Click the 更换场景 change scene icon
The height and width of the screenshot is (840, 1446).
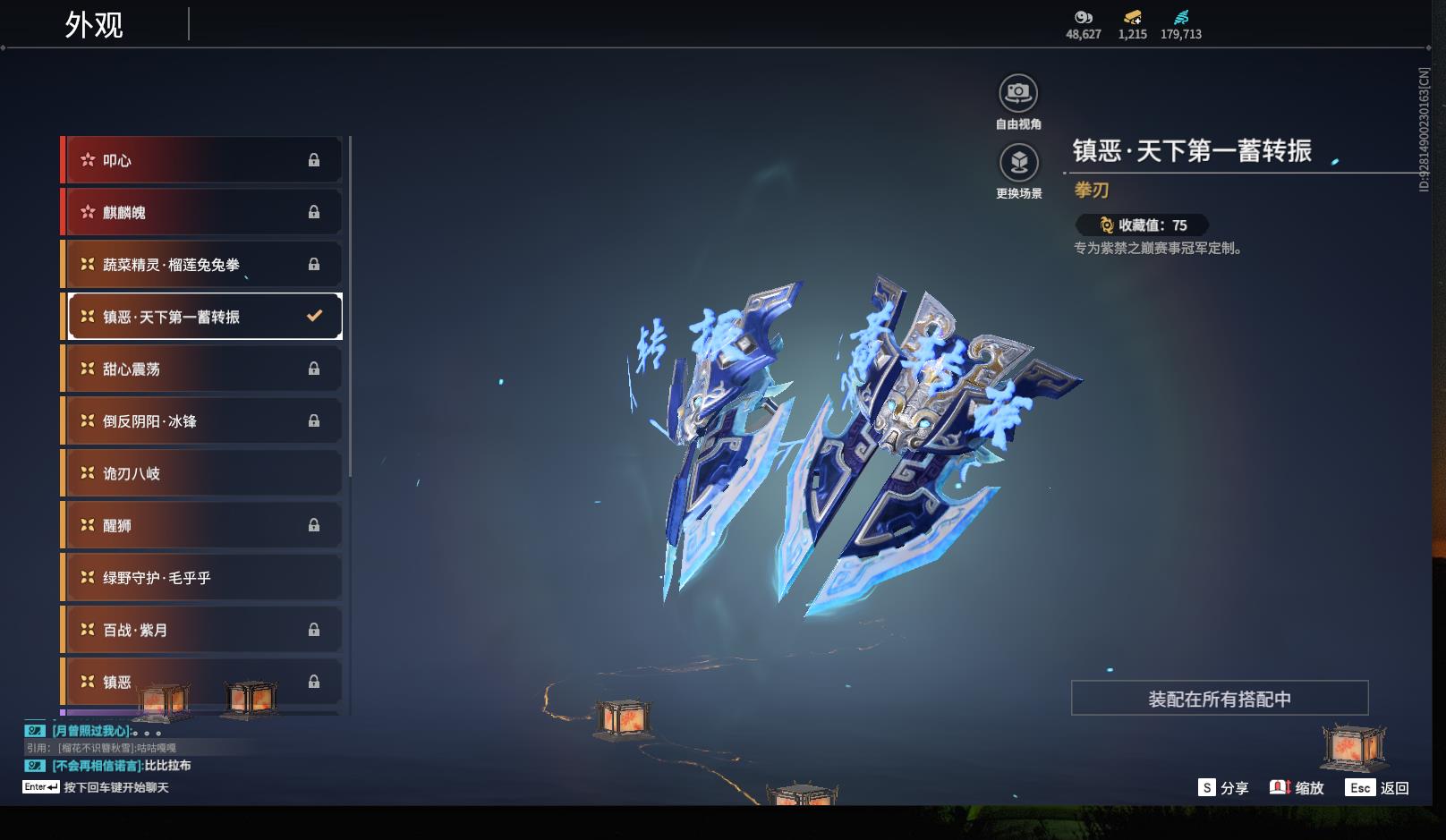(1018, 163)
